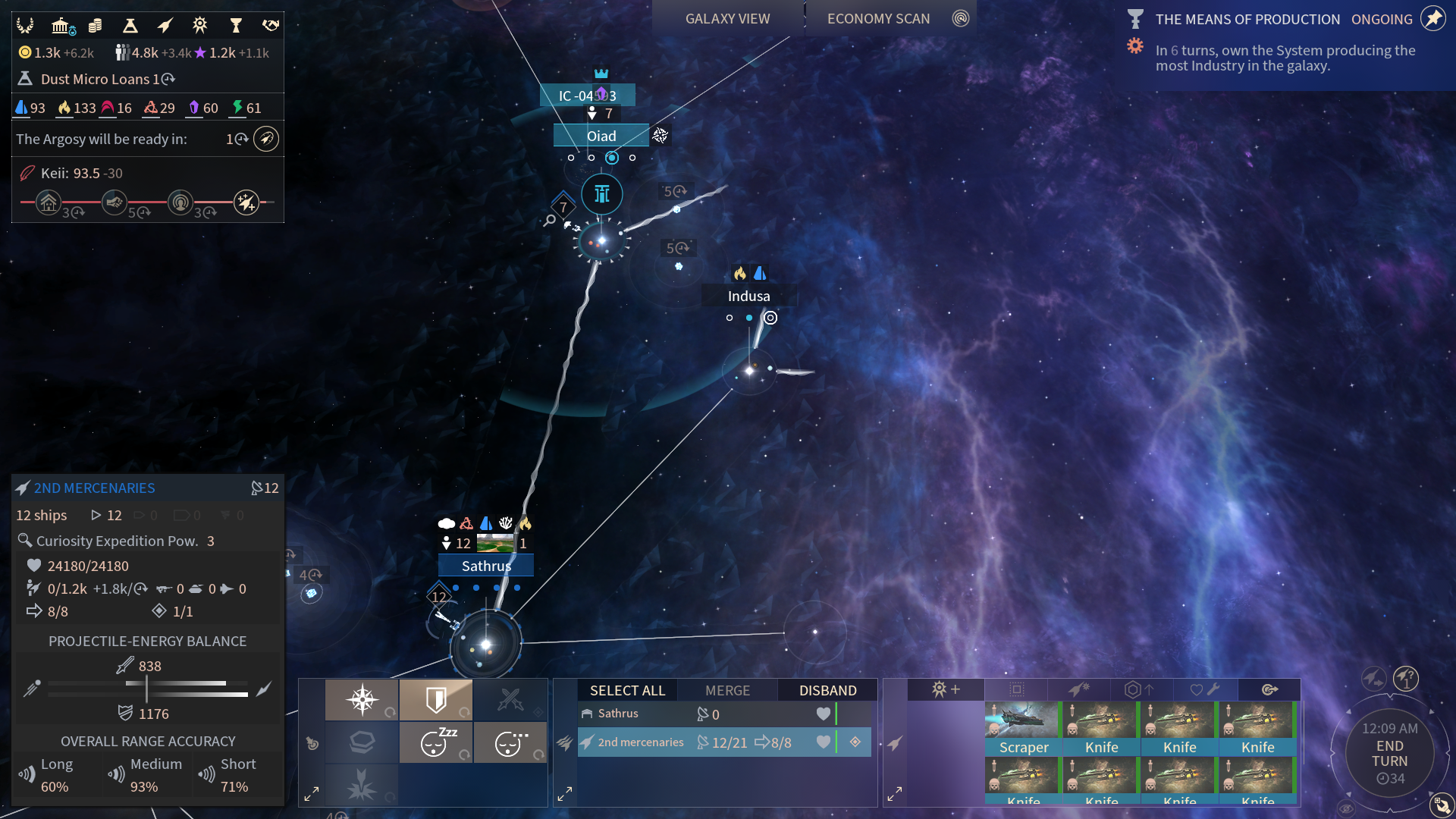Open the diplomacy handshake screen

271,26
